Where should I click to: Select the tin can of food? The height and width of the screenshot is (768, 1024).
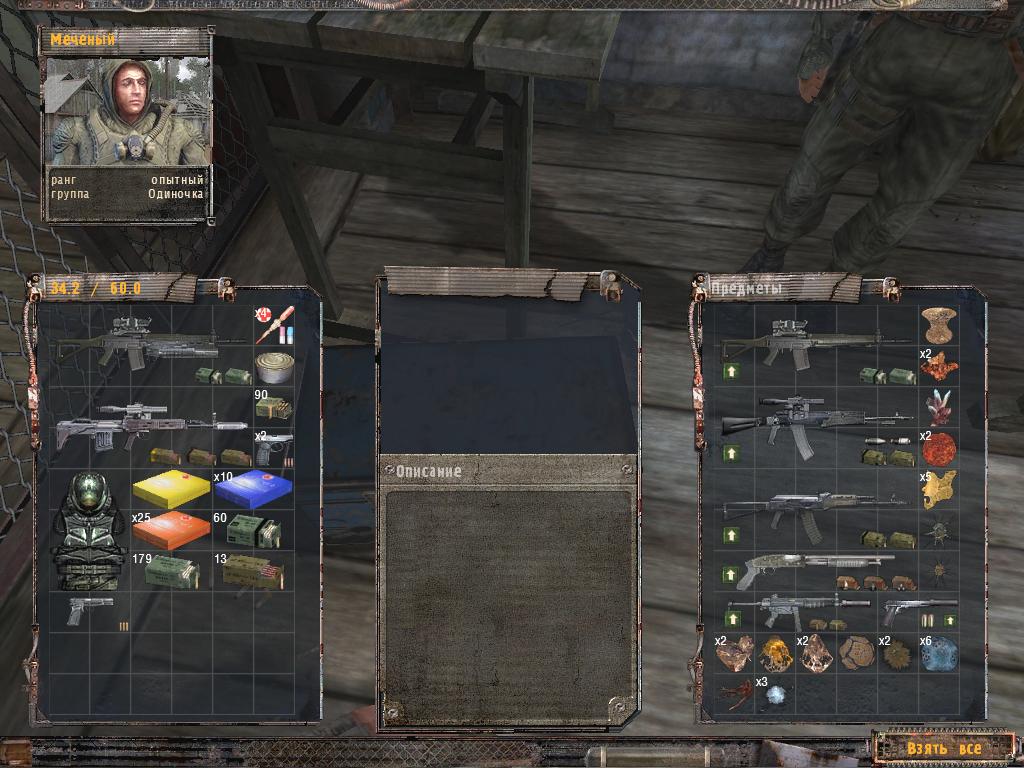[274, 366]
